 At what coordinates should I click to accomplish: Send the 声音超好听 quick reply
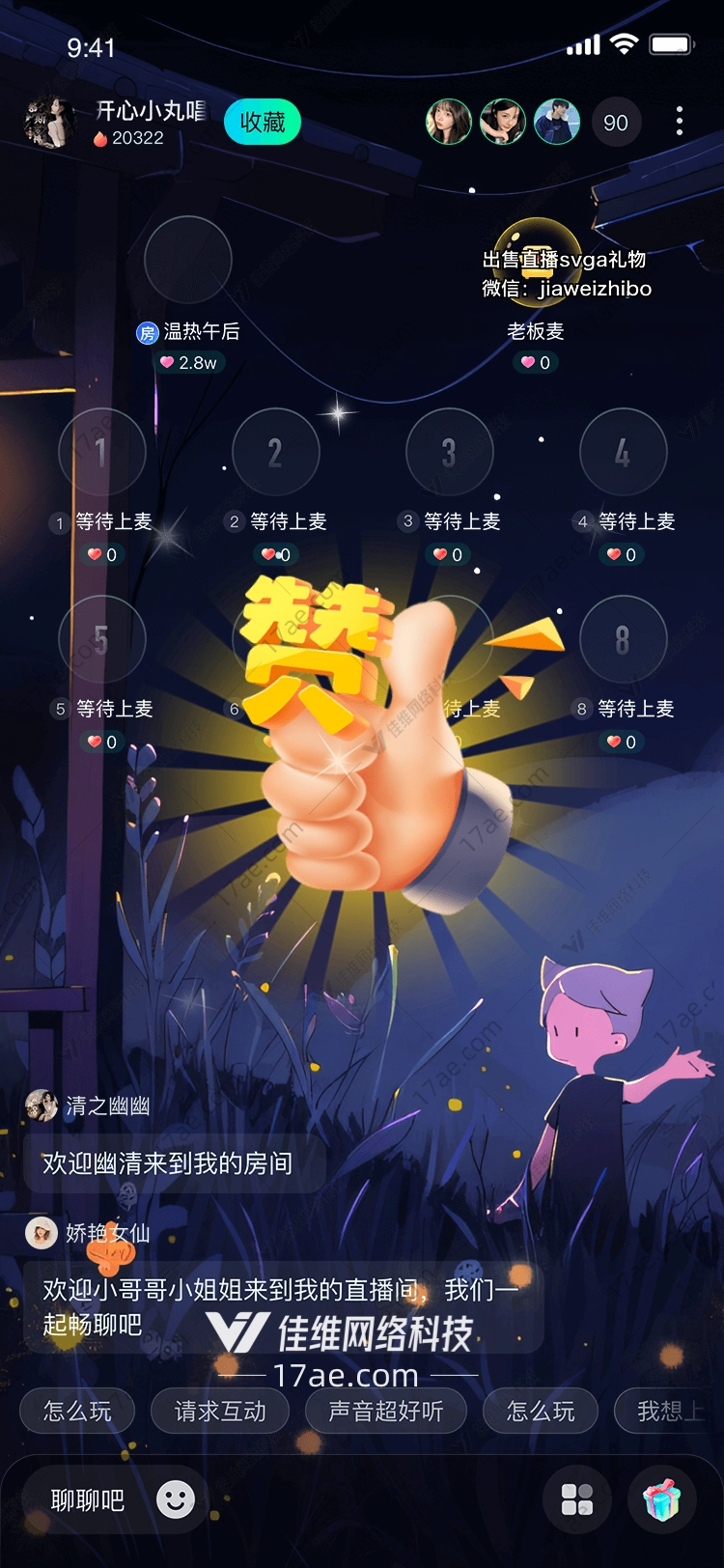(x=386, y=1412)
